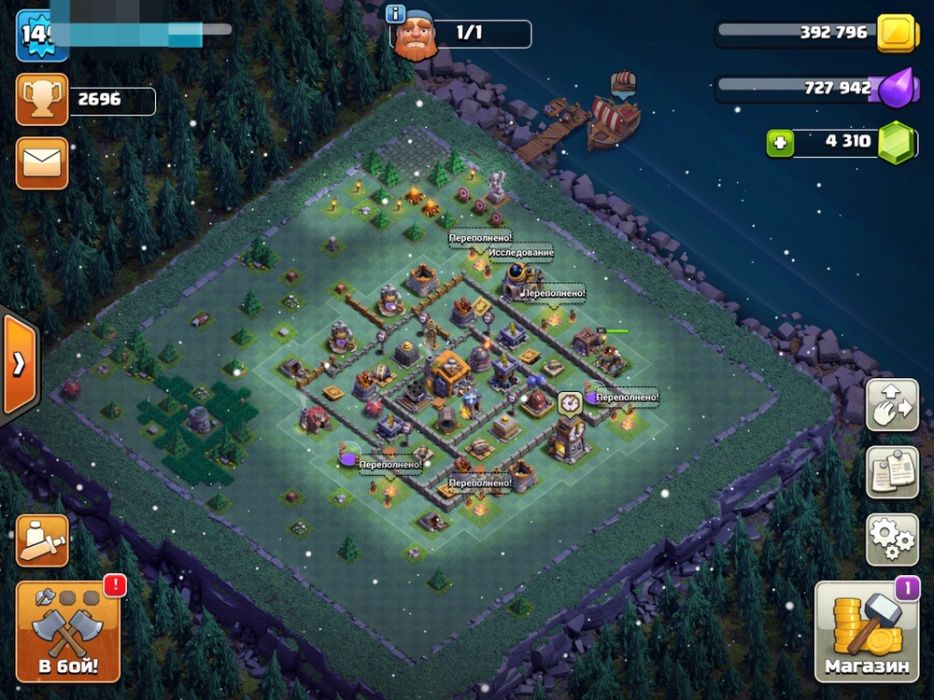View the player level 14 profile badge
The height and width of the screenshot is (700, 934).
(40, 36)
